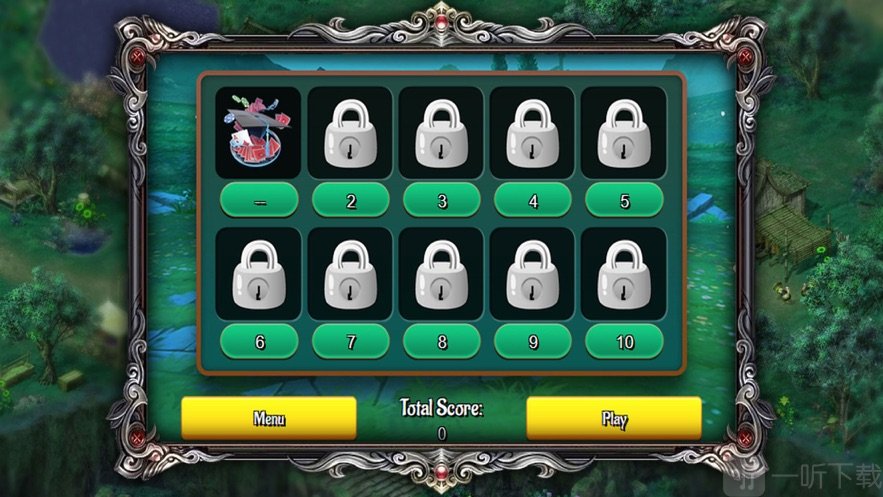Open the locked level above label 9
The image size is (883, 497).
(532, 273)
